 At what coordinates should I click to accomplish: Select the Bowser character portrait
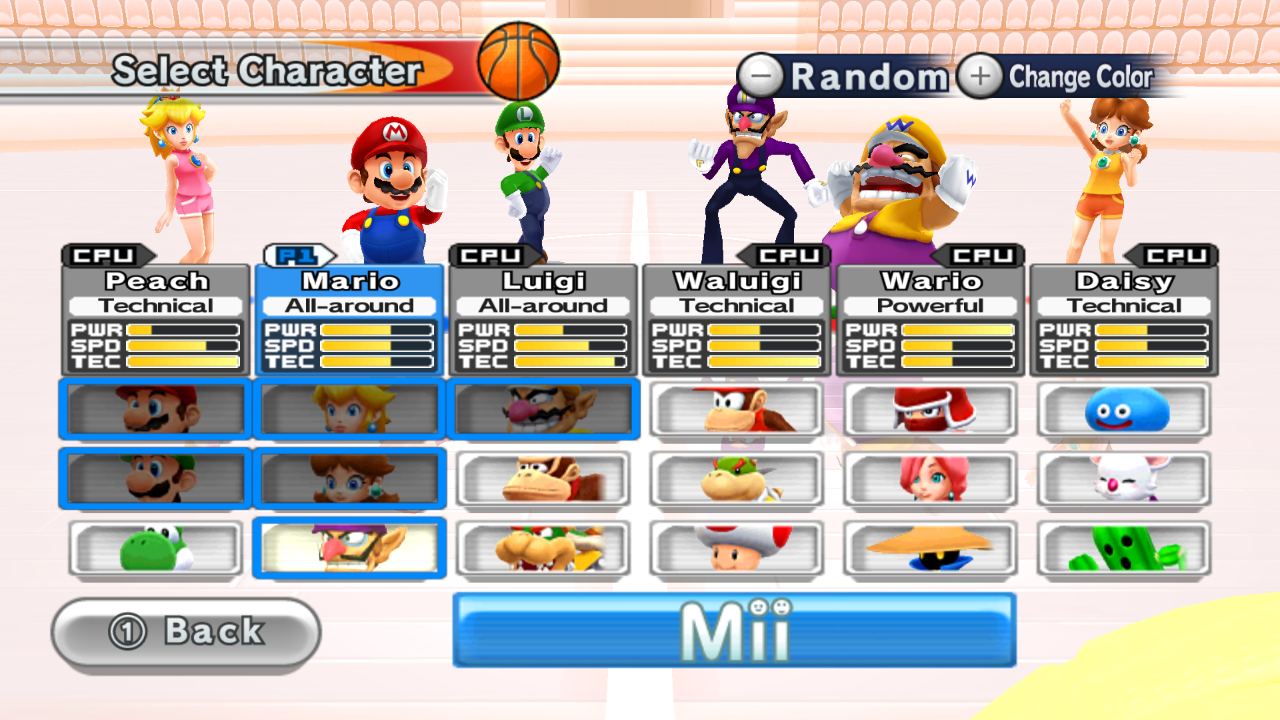(542, 547)
